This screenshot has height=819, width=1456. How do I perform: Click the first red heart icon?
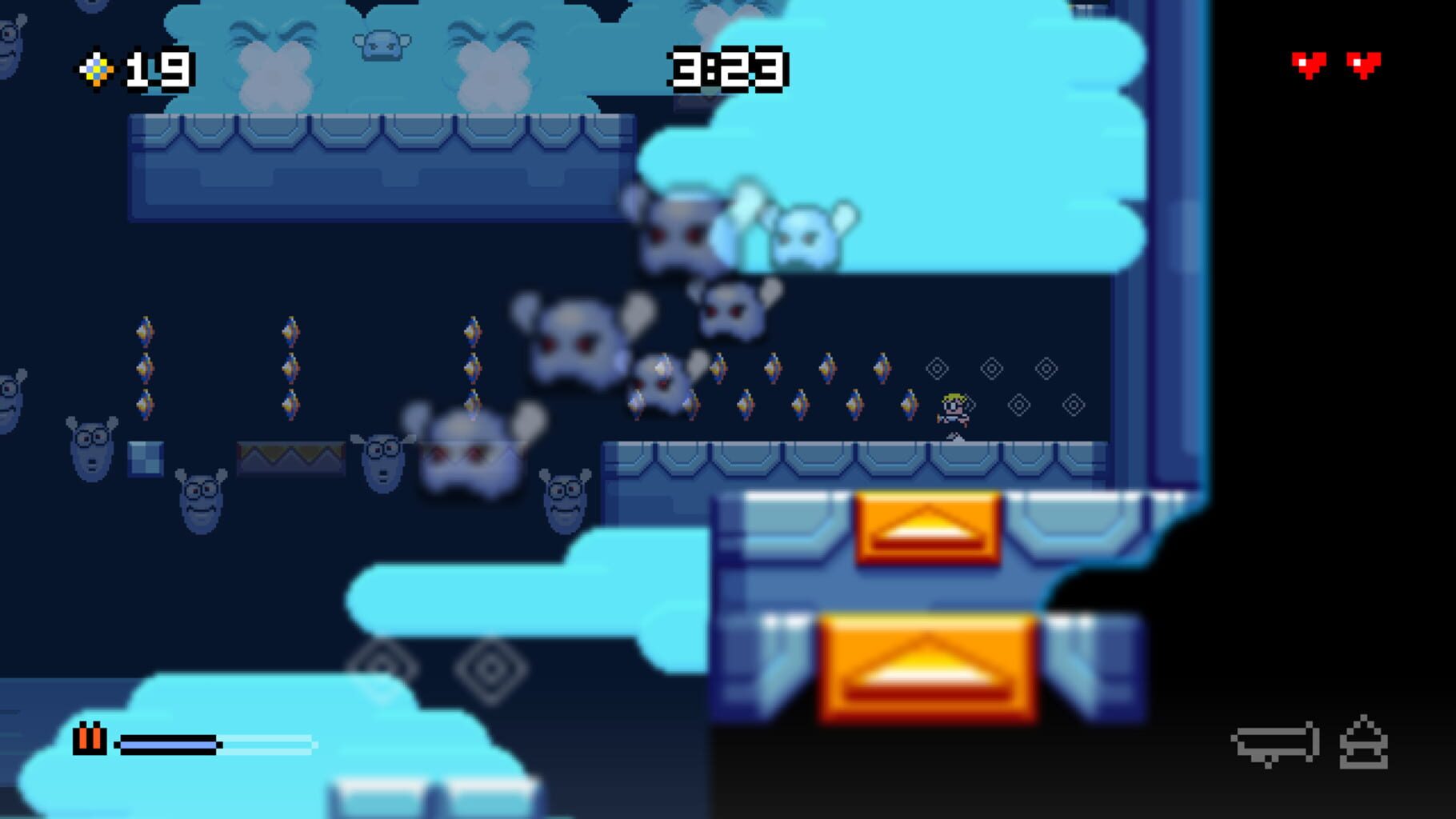click(x=1306, y=63)
